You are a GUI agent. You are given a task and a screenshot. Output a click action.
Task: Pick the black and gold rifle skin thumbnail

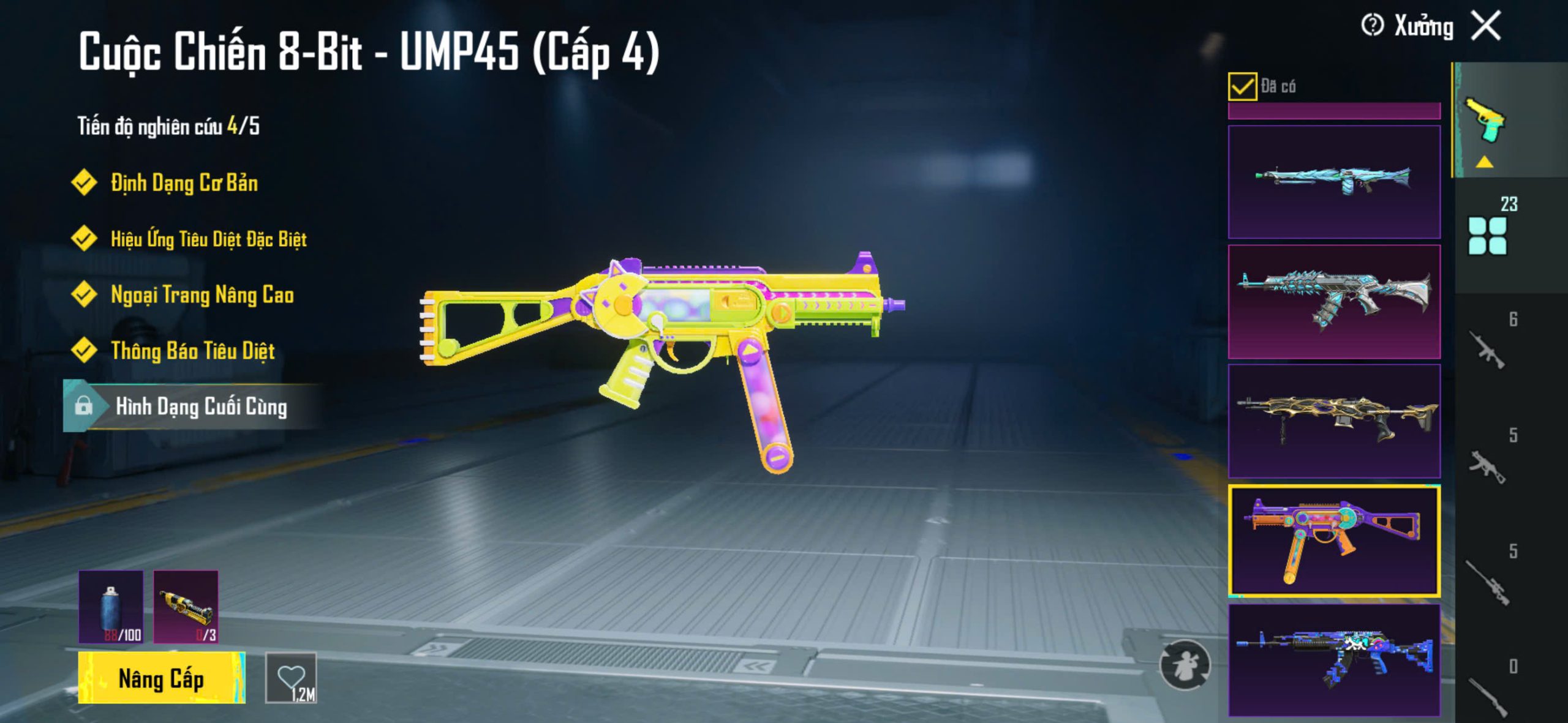[x=1334, y=421]
